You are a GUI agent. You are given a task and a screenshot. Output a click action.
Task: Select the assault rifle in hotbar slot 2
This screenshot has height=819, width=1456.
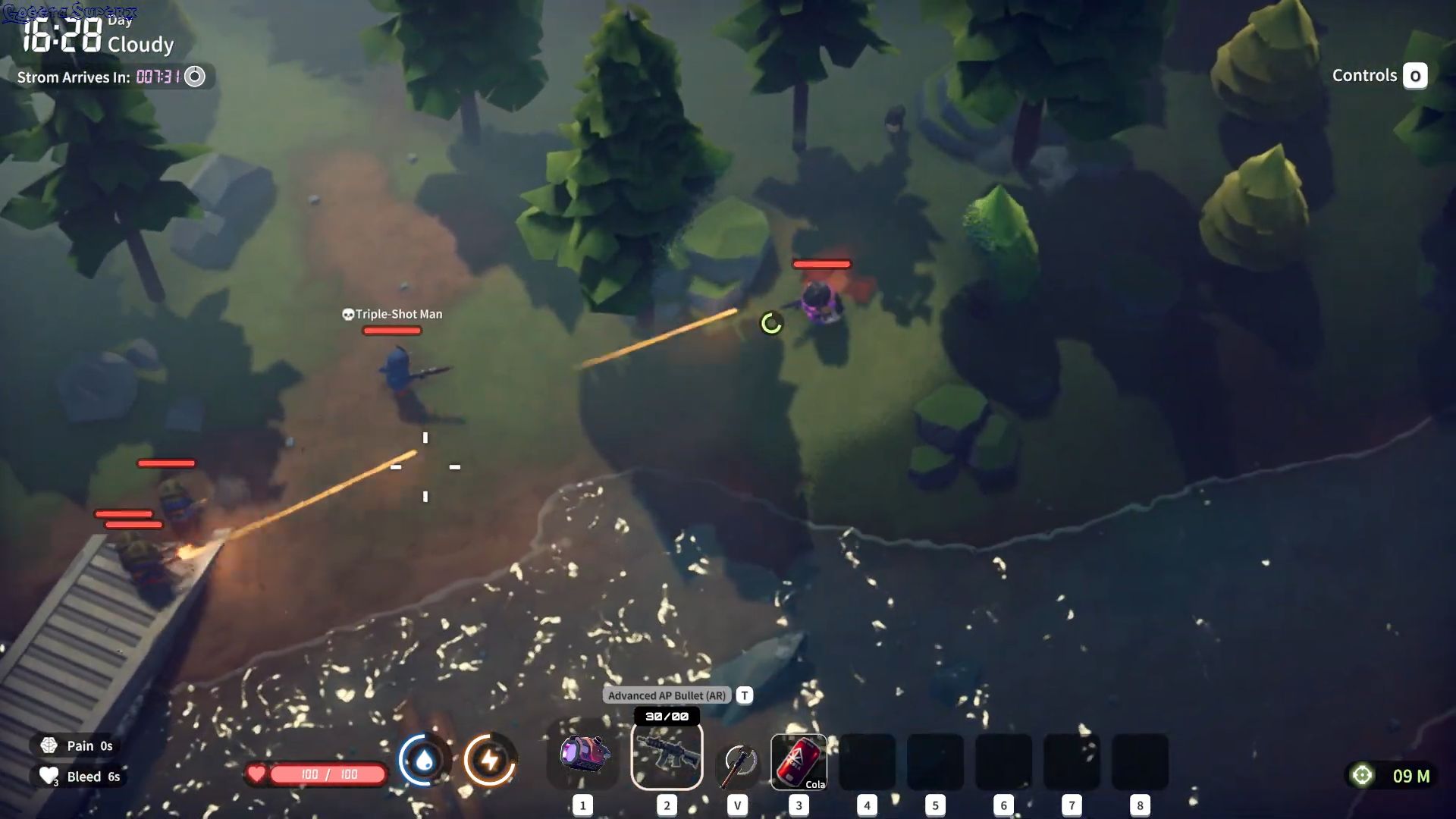click(x=667, y=756)
